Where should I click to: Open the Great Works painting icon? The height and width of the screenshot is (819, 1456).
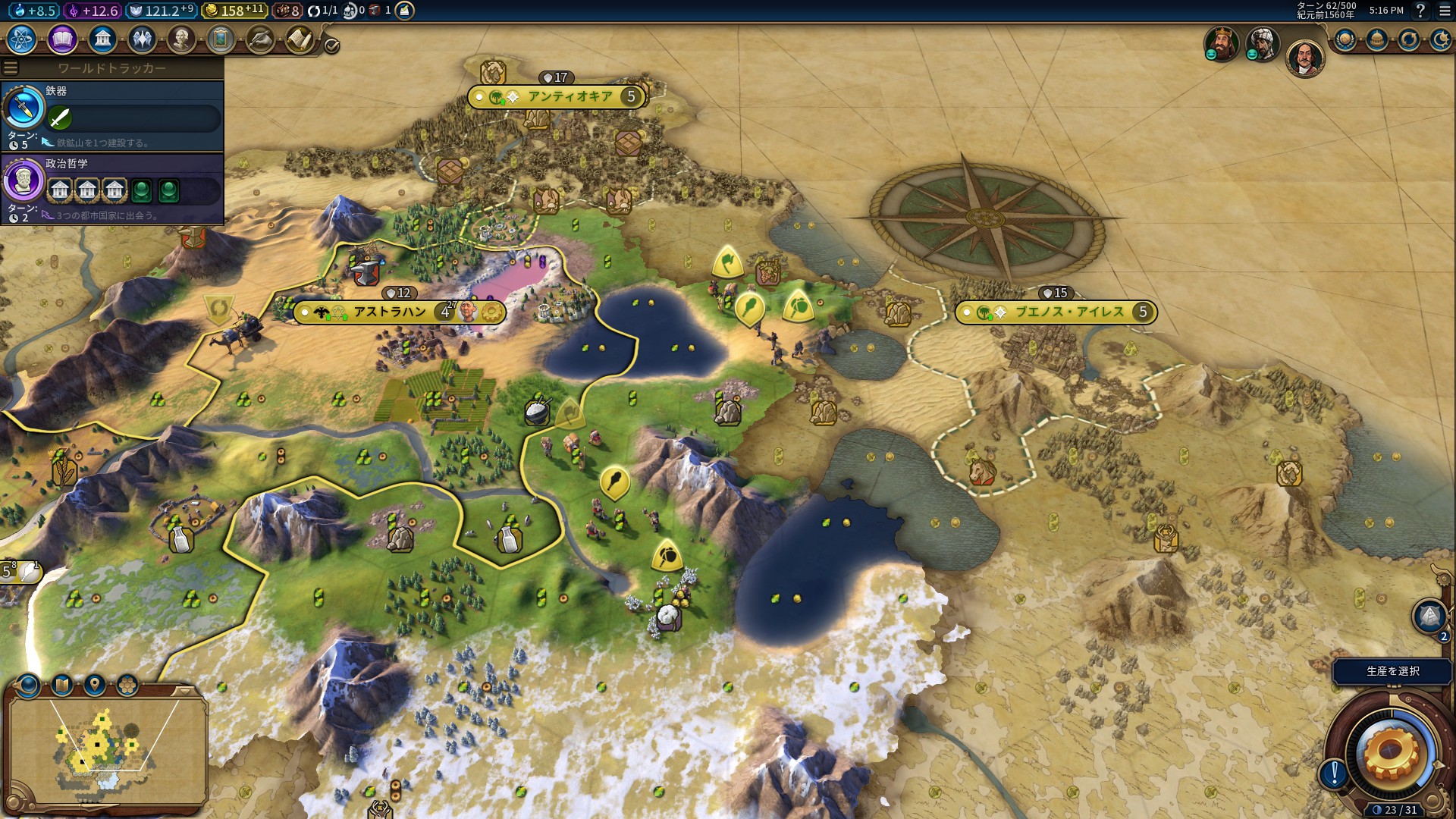tap(221, 39)
